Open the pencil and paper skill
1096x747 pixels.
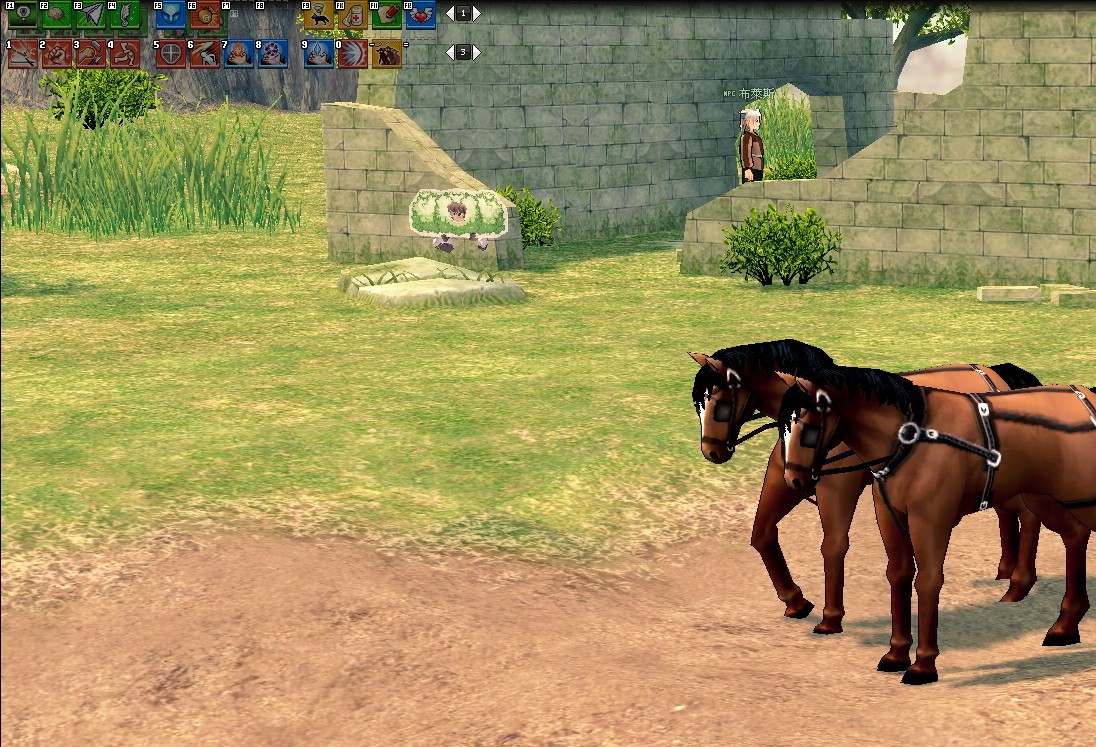tap(387, 15)
